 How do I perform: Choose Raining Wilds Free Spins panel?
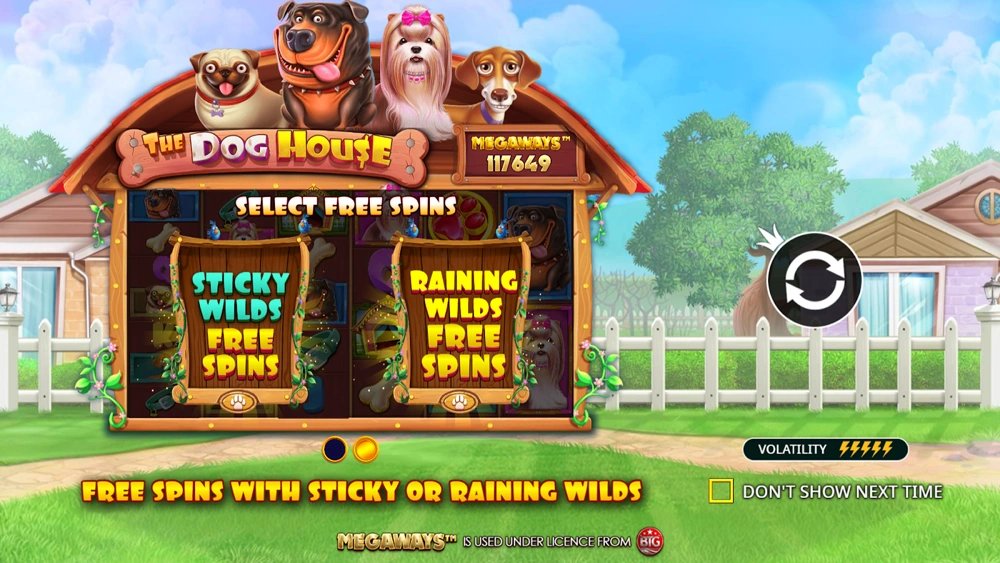click(461, 320)
